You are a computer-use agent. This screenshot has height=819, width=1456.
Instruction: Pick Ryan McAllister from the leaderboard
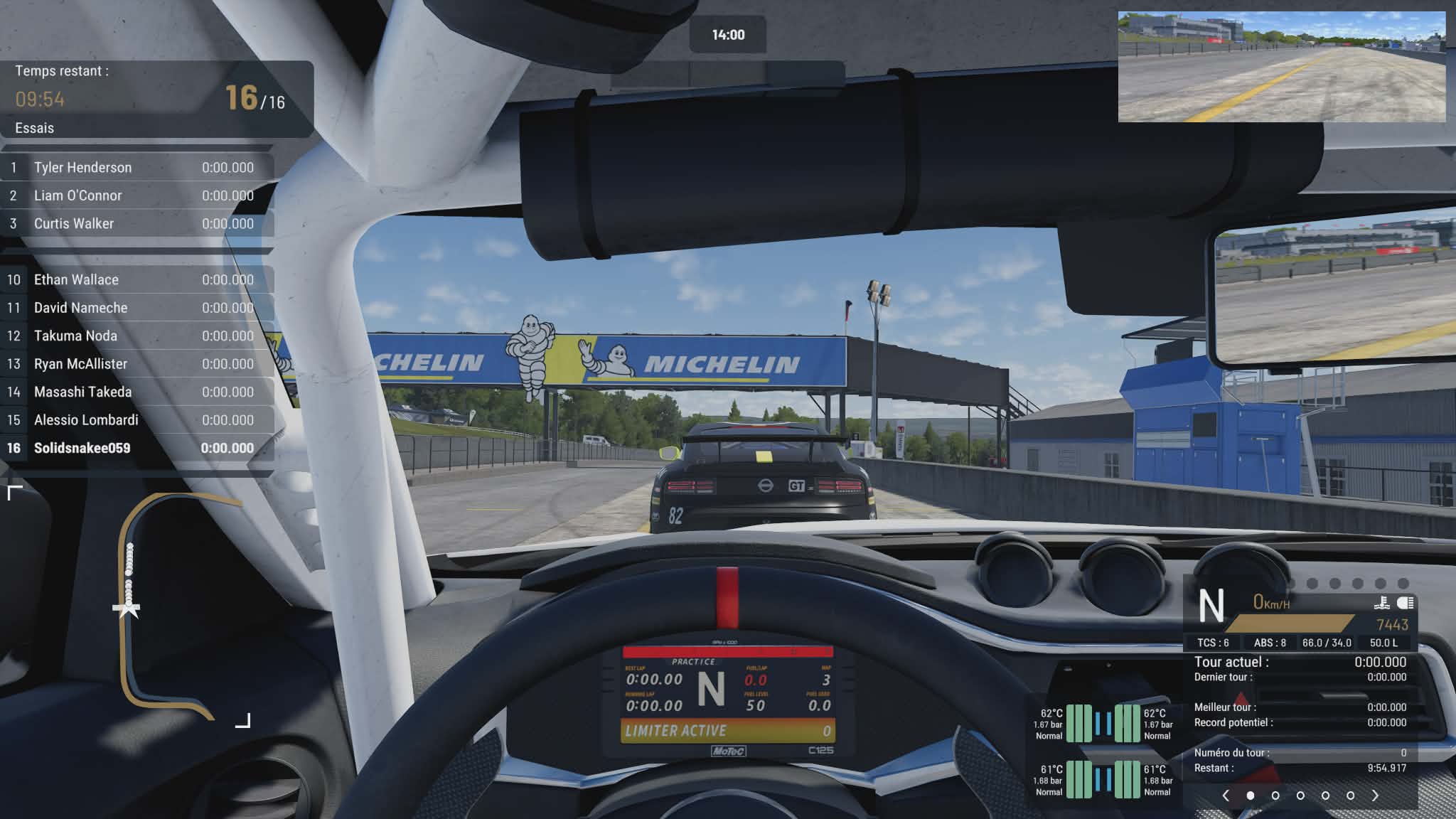(136, 364)
